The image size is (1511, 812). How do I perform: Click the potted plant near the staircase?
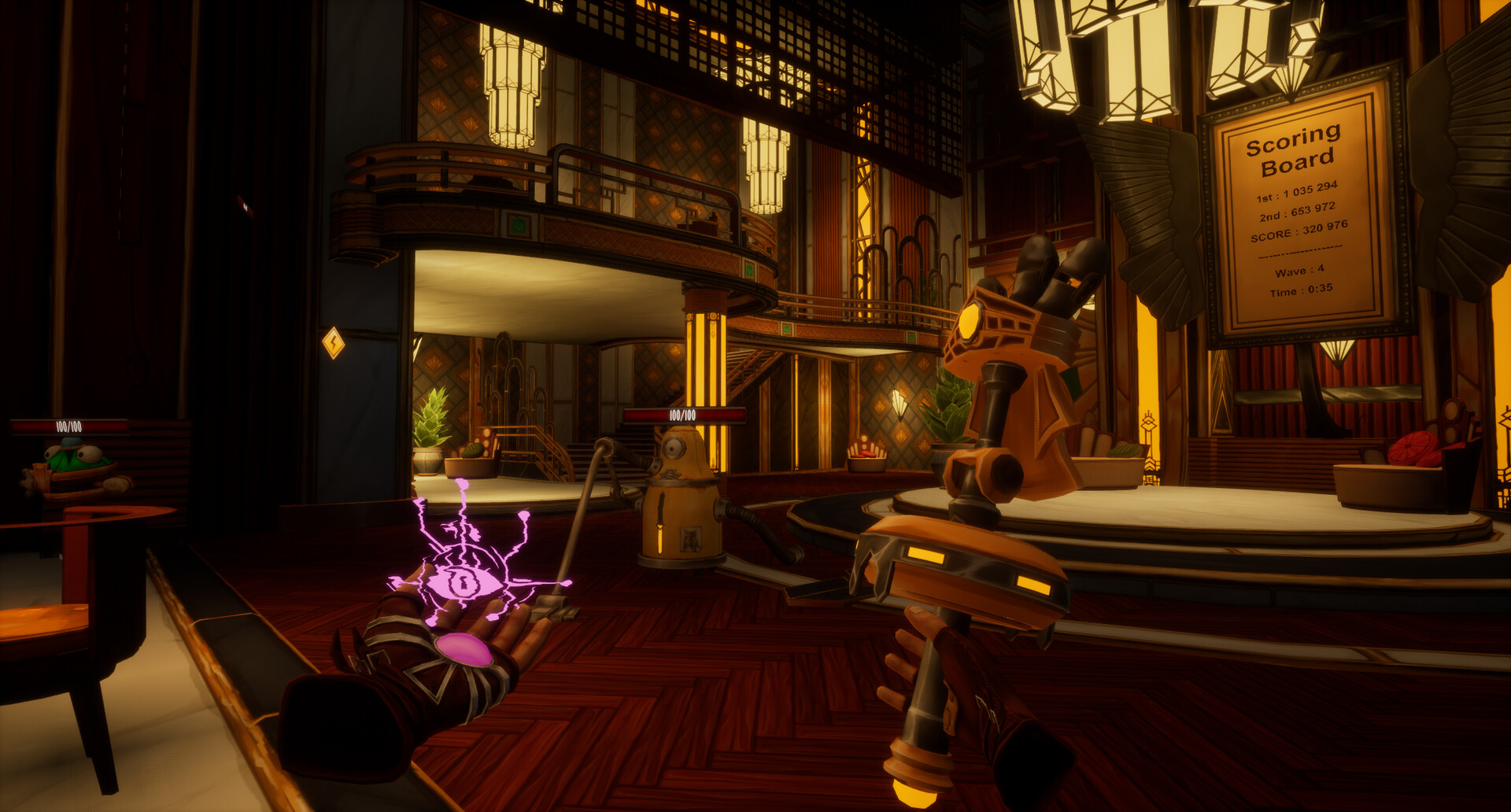tap(429, 435)
